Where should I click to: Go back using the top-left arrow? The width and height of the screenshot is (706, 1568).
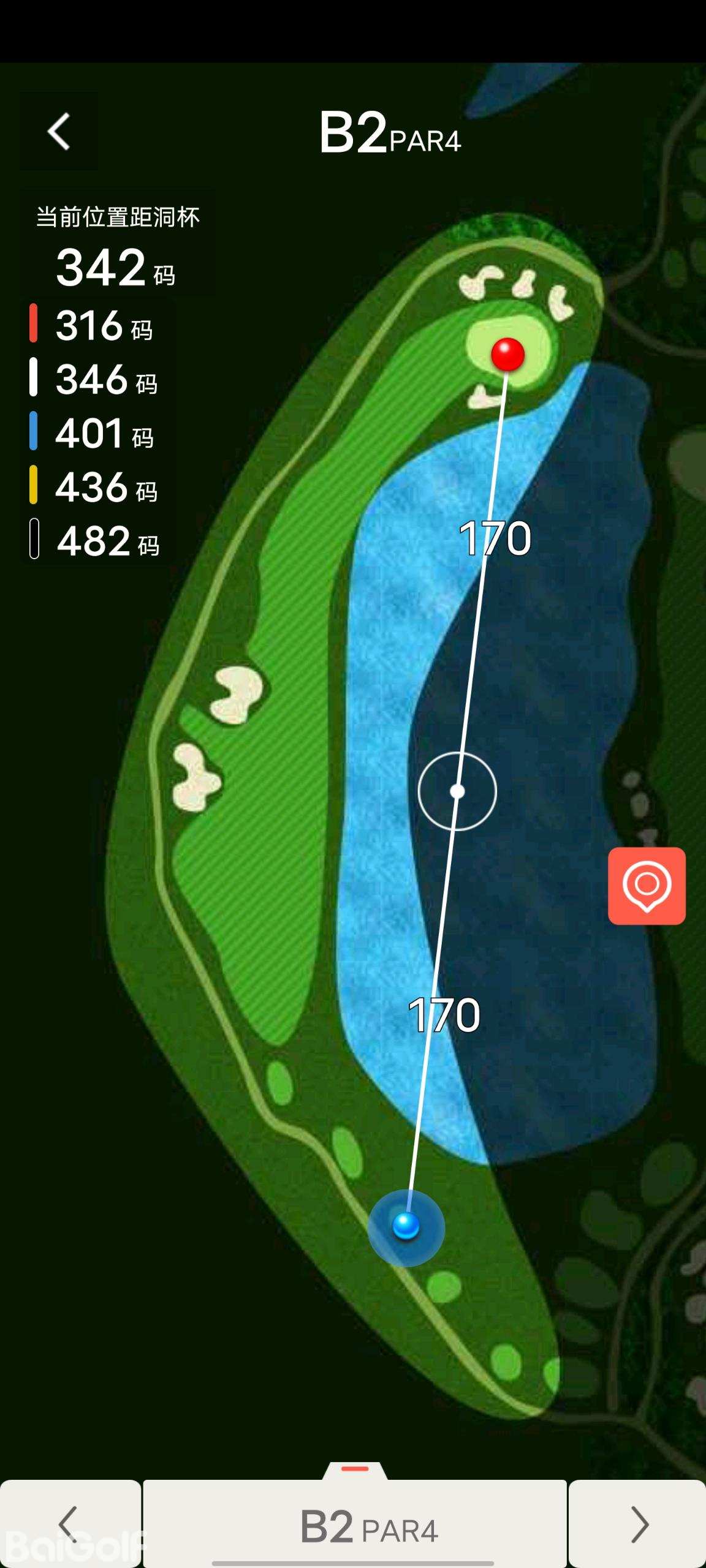[59, 131]
